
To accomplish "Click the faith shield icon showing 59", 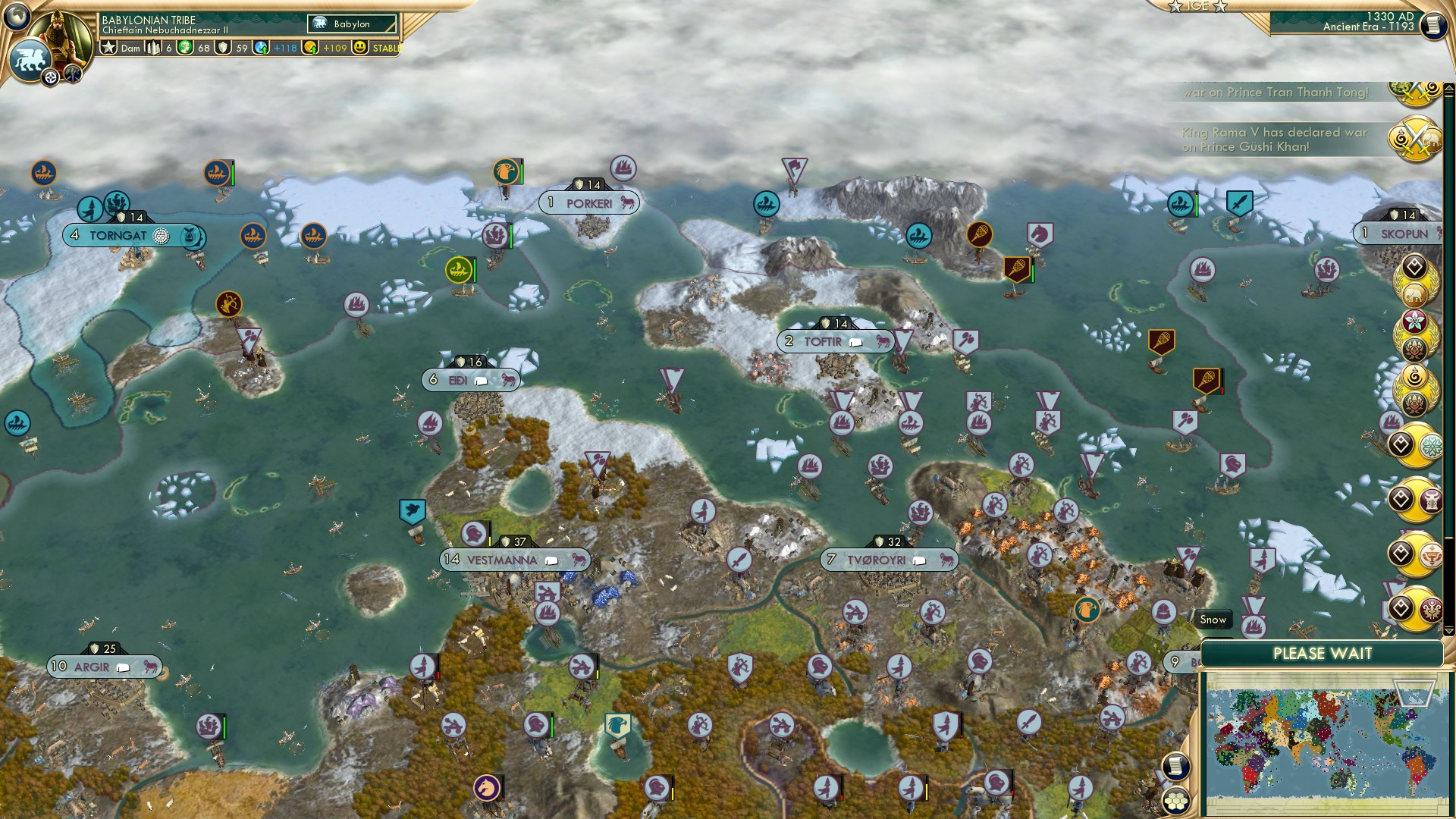I will pos(221,47).
